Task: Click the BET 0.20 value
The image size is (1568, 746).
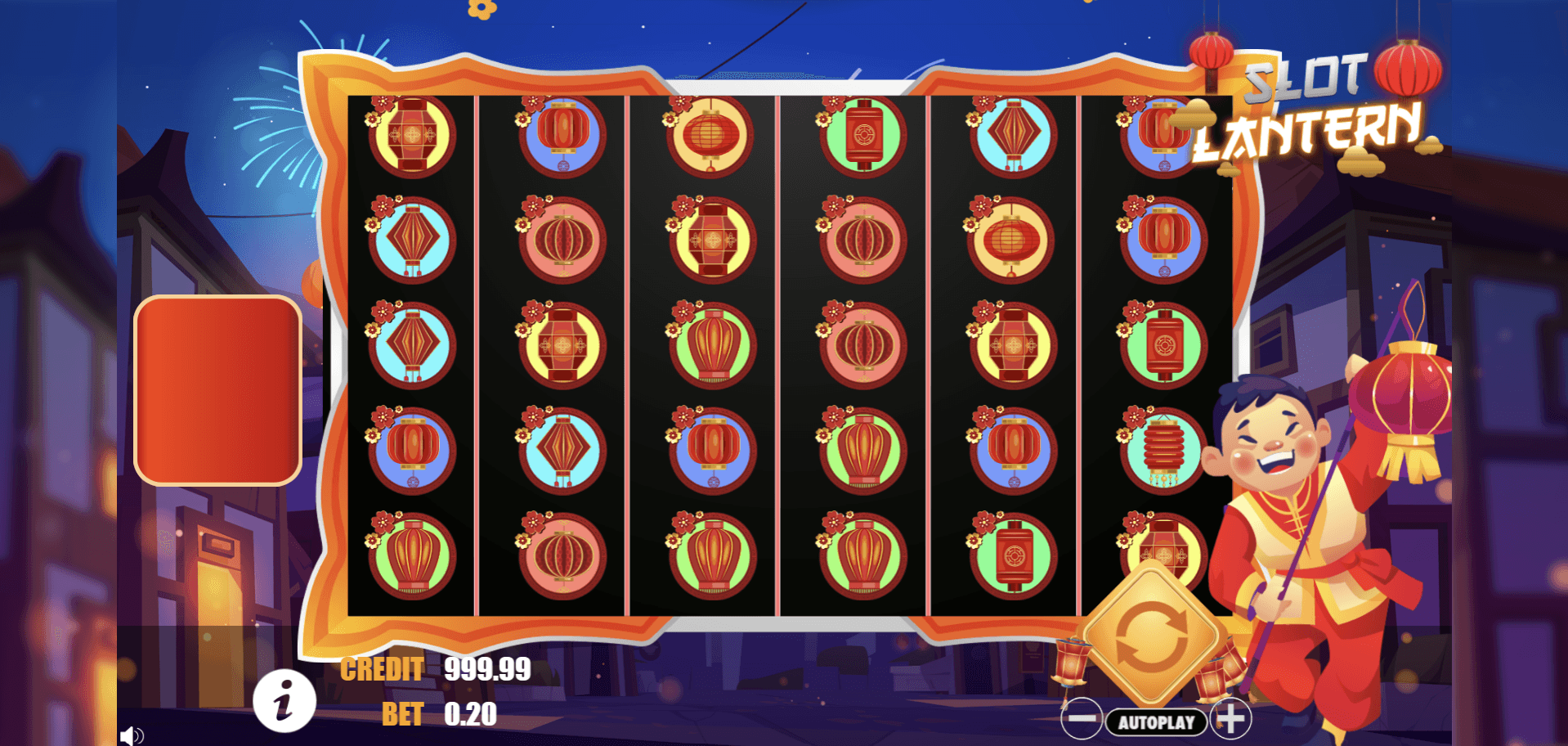Action: (x=470, y=714)
